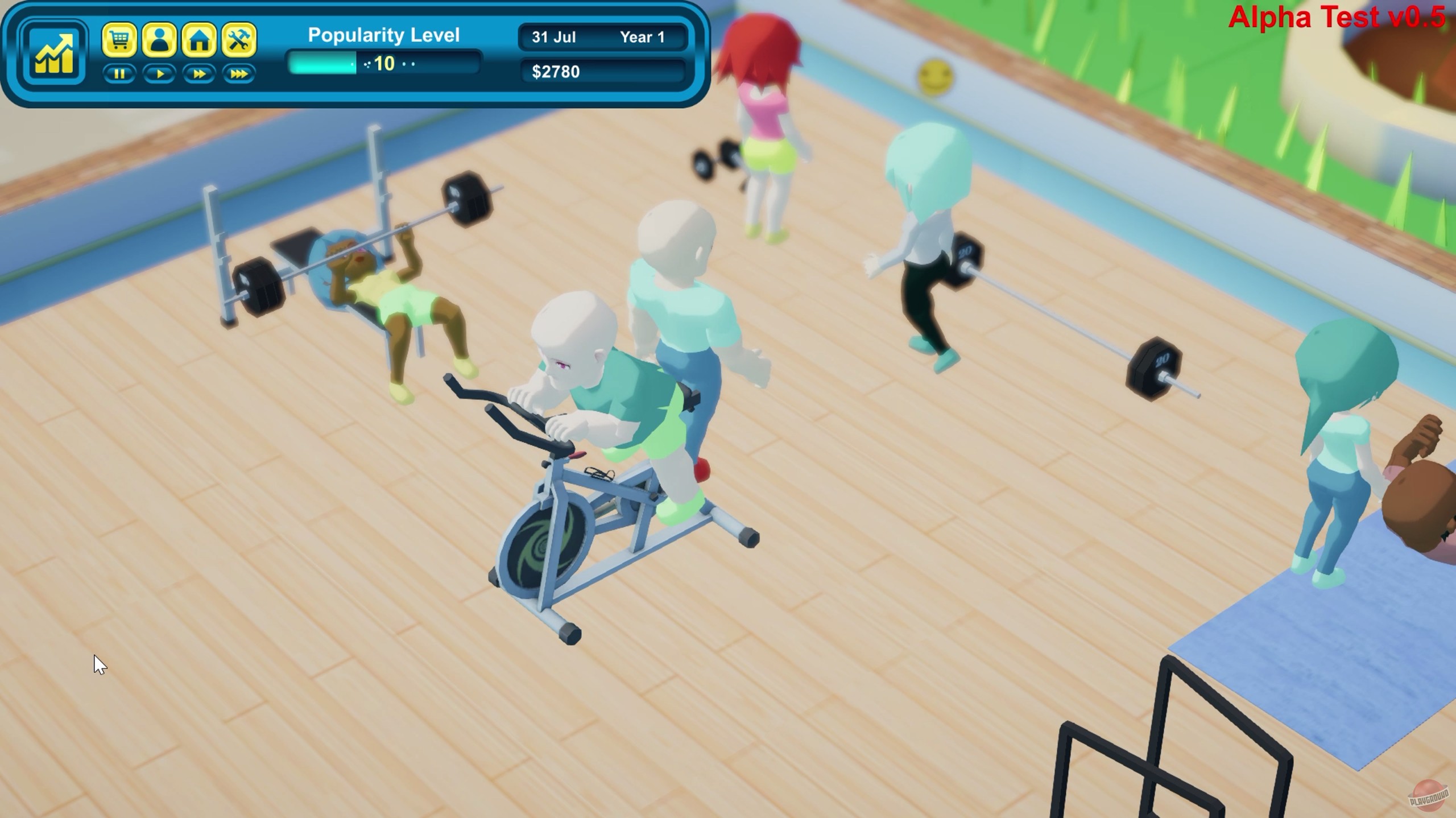Enable double-speed fast forward

(200, 74)
